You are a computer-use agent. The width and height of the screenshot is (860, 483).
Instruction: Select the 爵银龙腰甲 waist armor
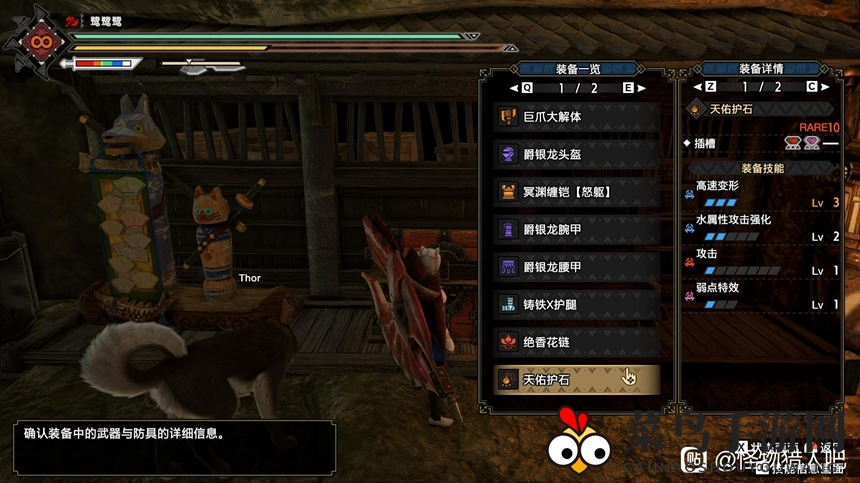576,267
